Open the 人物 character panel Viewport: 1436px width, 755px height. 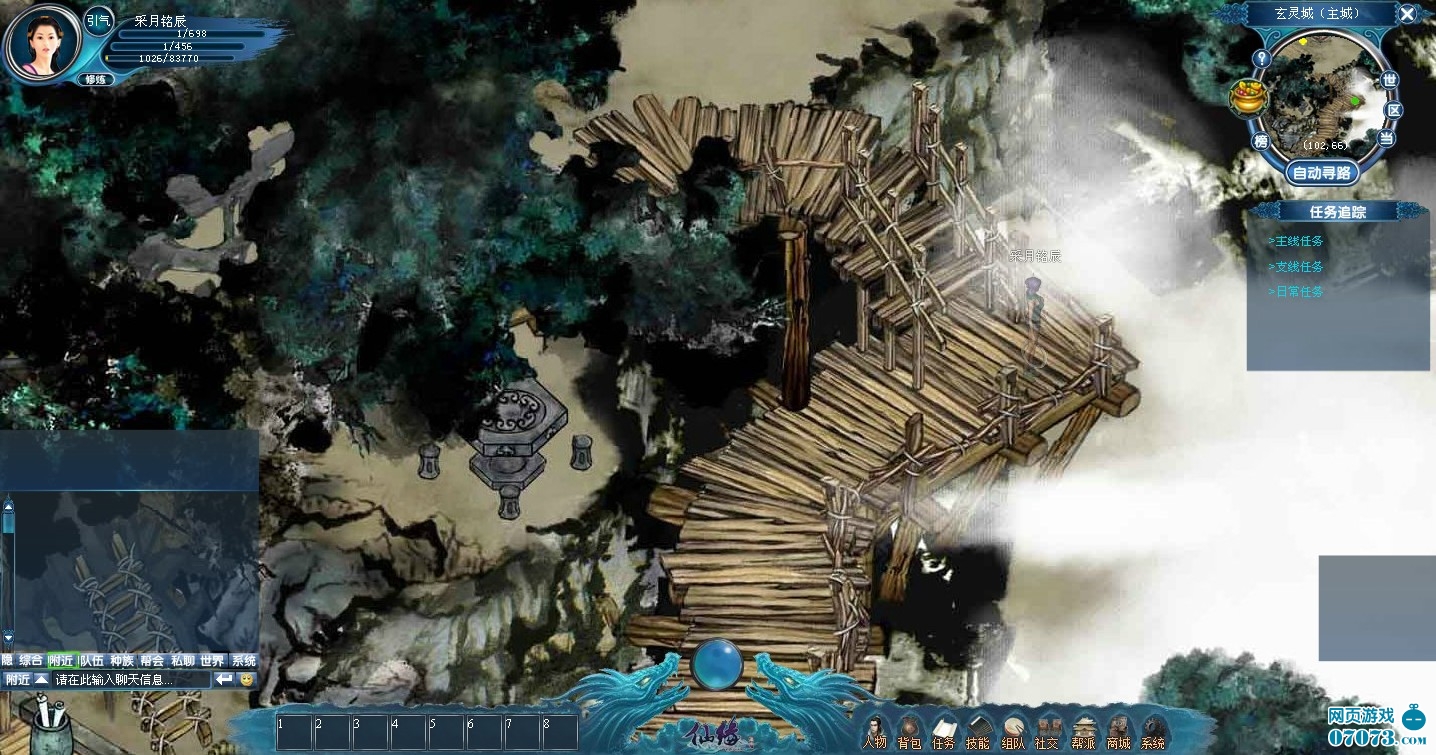tap(875, 730)
